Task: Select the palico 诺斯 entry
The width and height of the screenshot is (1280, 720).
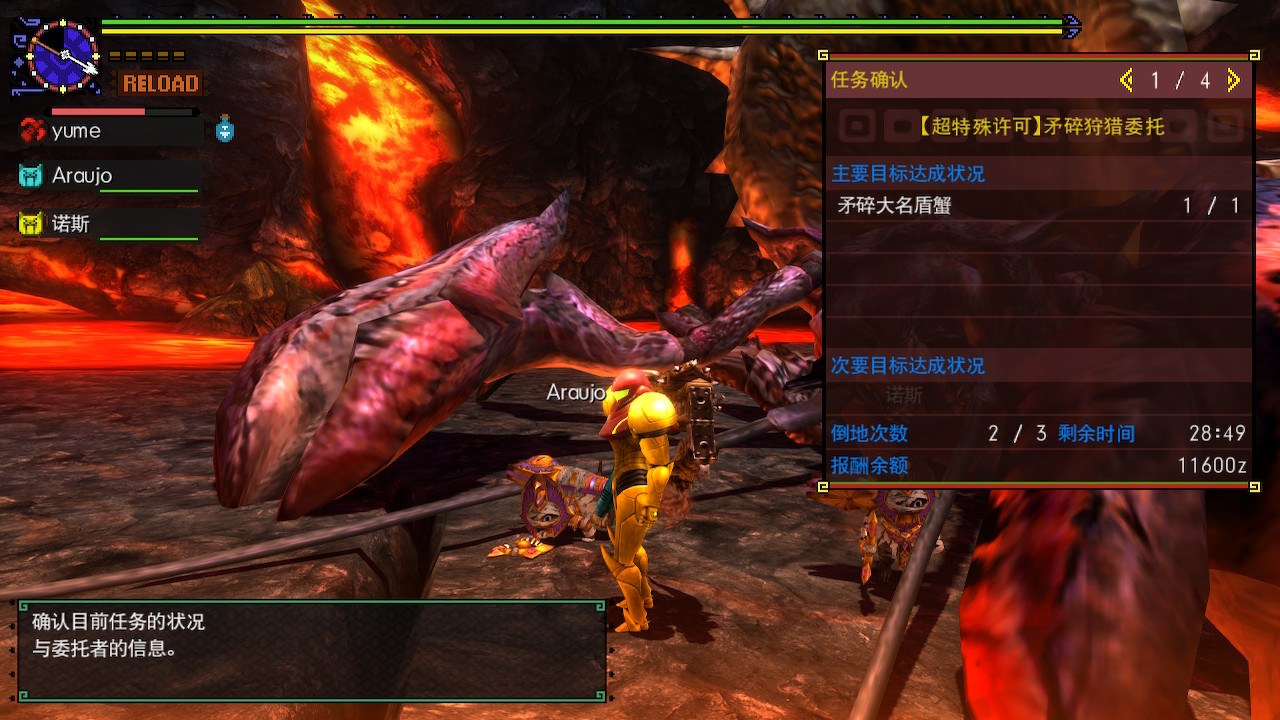Action: [x=70, y=224]
